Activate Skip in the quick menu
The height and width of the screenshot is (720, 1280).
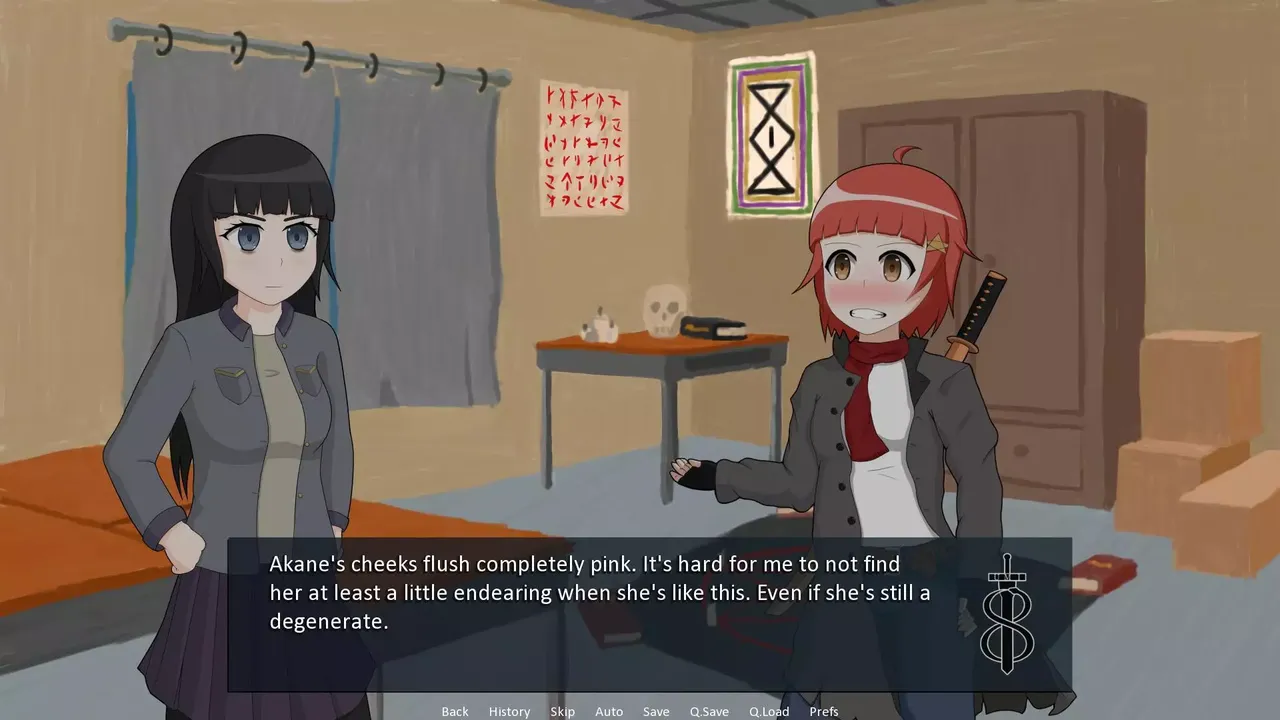tap(562, 711)
